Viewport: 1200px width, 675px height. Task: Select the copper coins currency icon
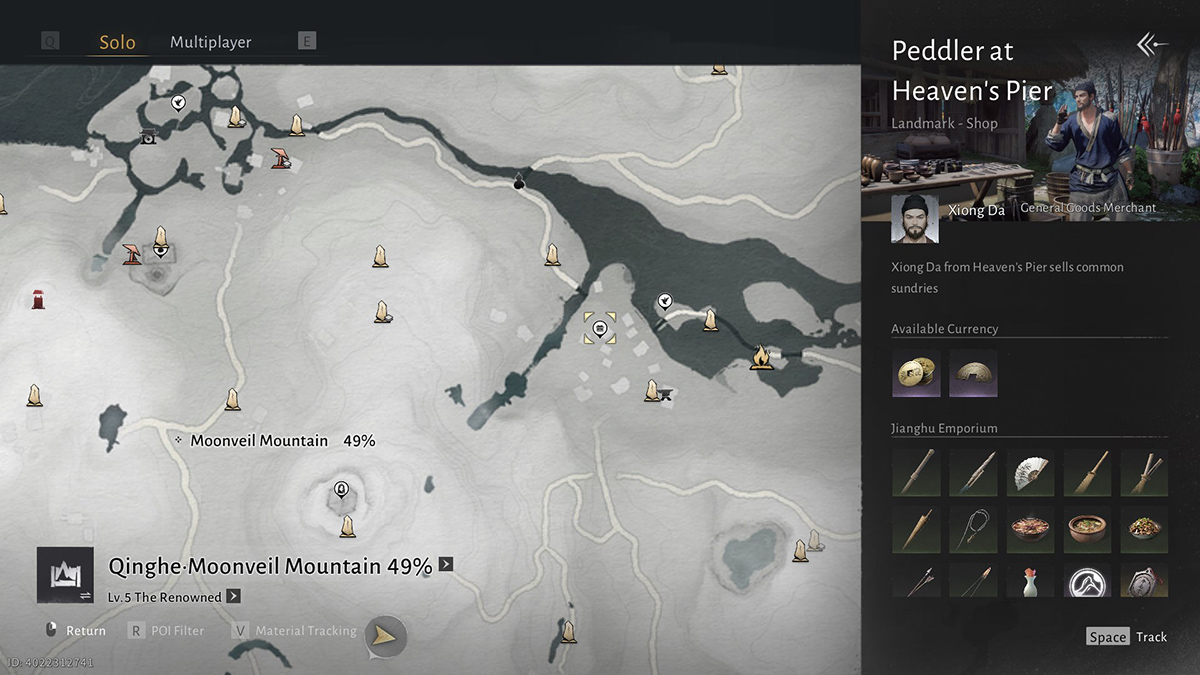tap(915, 373)
